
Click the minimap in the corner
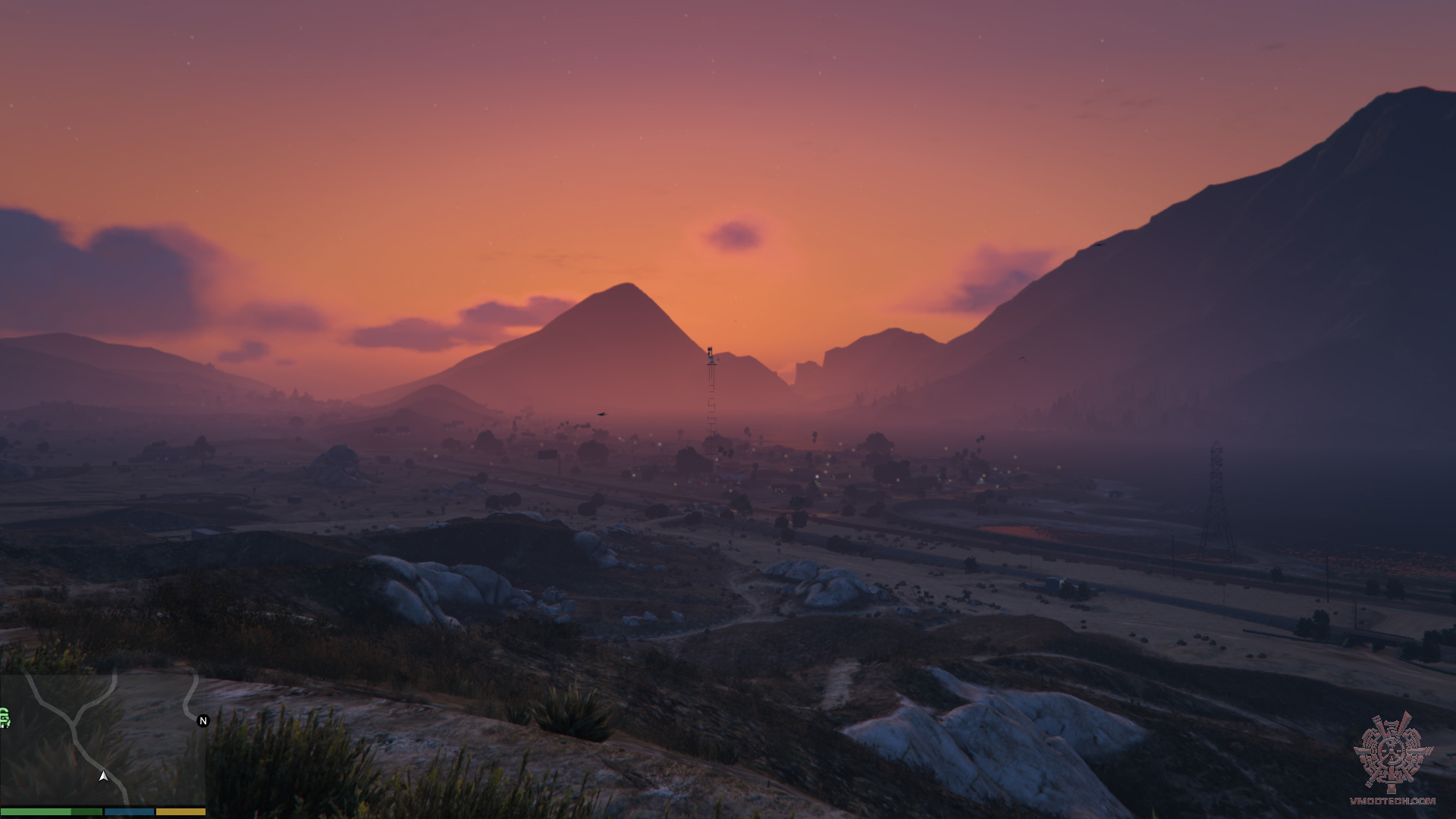(102, 739)
